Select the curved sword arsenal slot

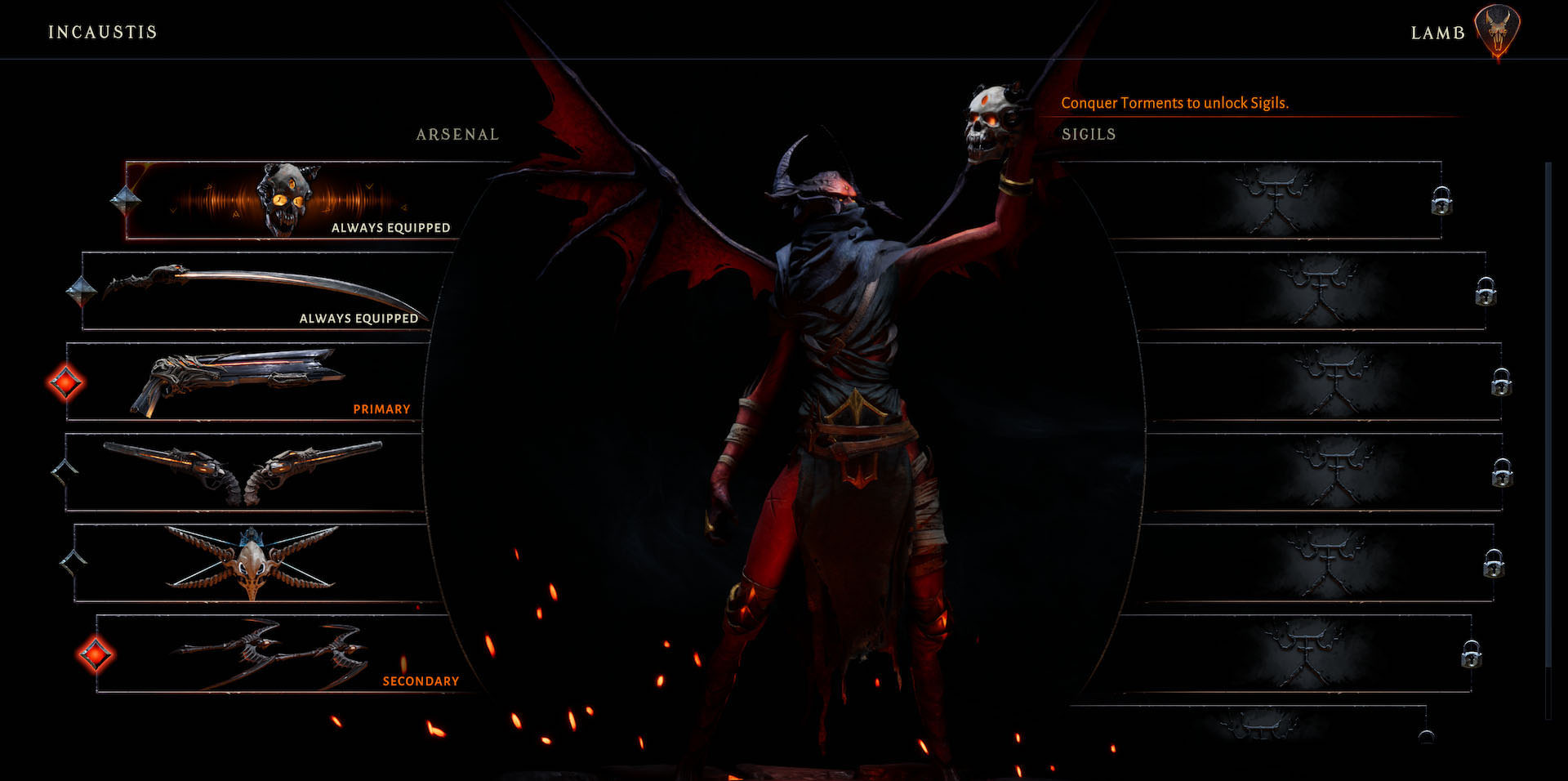click(261, 291)
